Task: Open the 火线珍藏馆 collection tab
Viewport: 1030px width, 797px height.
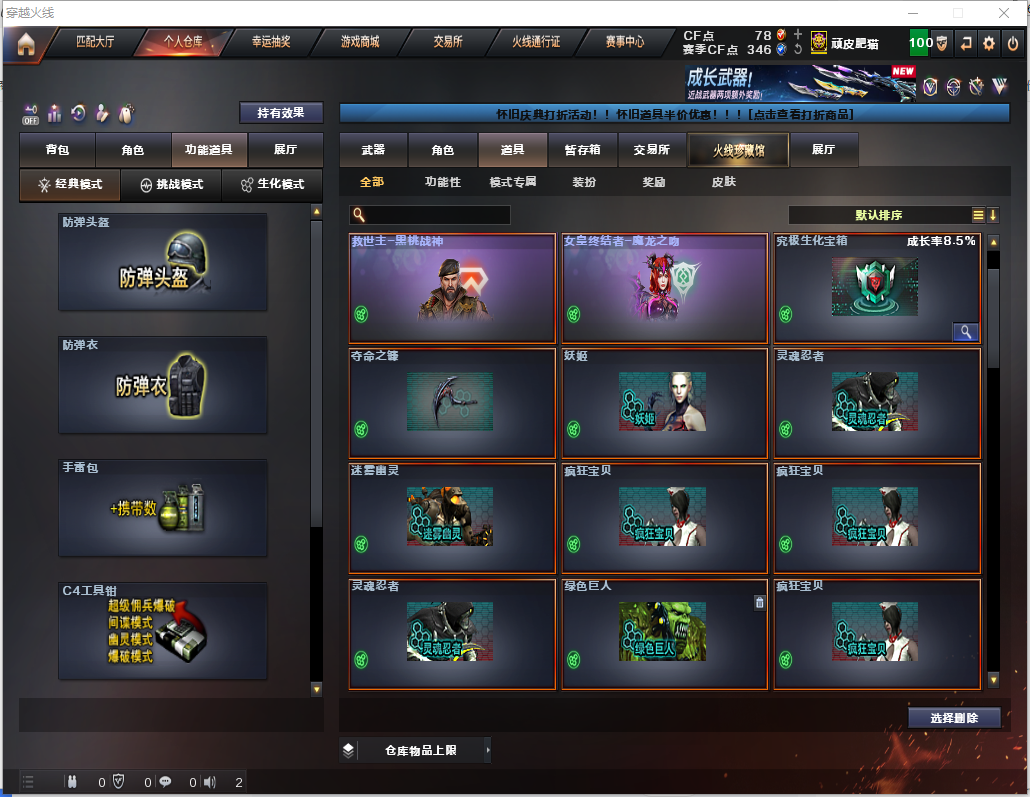Action: pyautogui.click(x=738, y=150)
